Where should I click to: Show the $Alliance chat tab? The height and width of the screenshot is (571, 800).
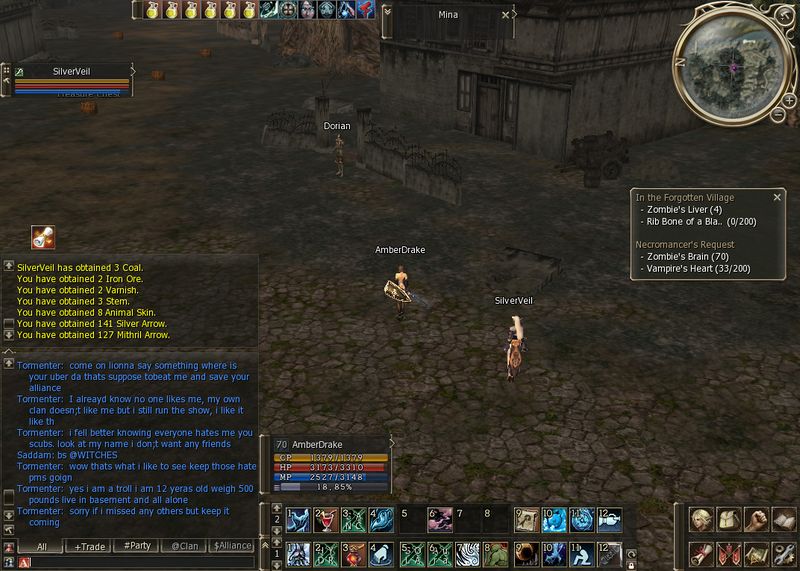click(232, 547)
